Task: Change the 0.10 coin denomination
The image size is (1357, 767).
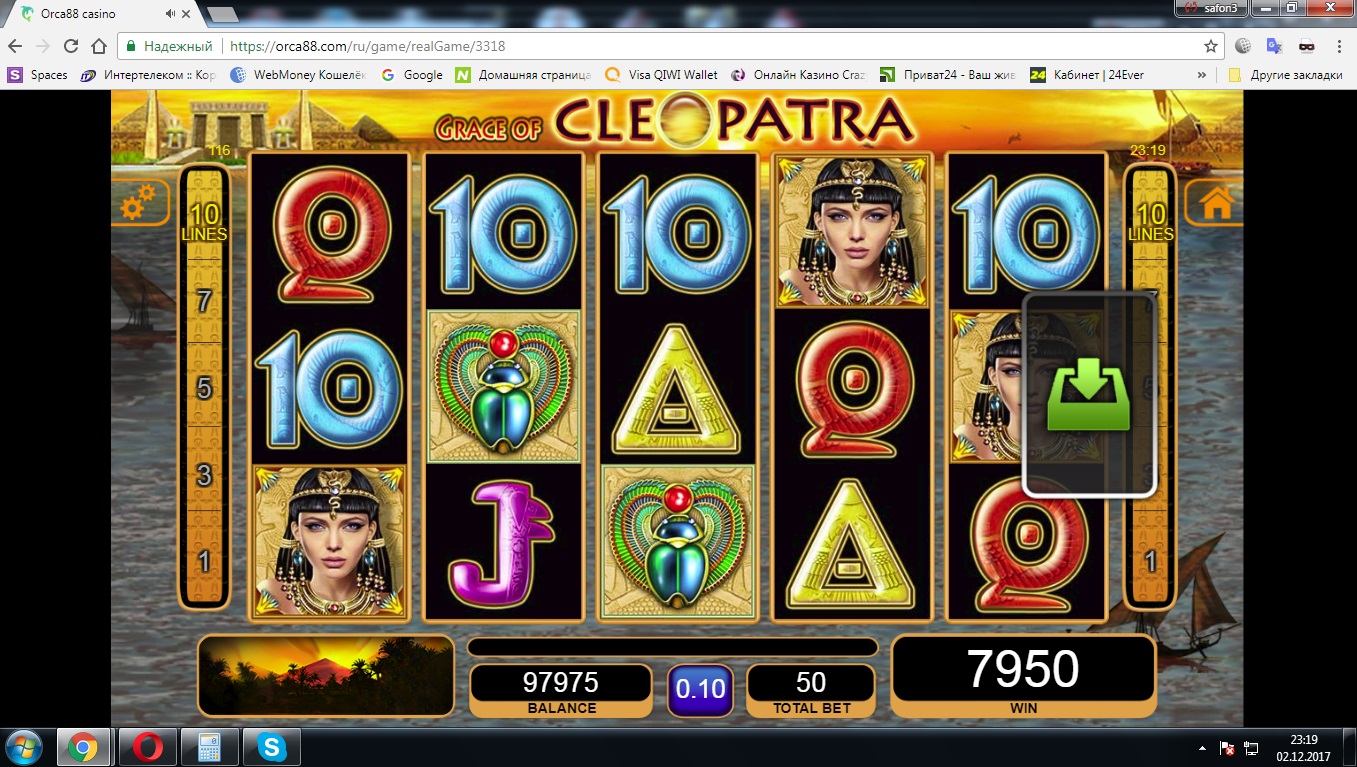Action: (x=700, y=689)
